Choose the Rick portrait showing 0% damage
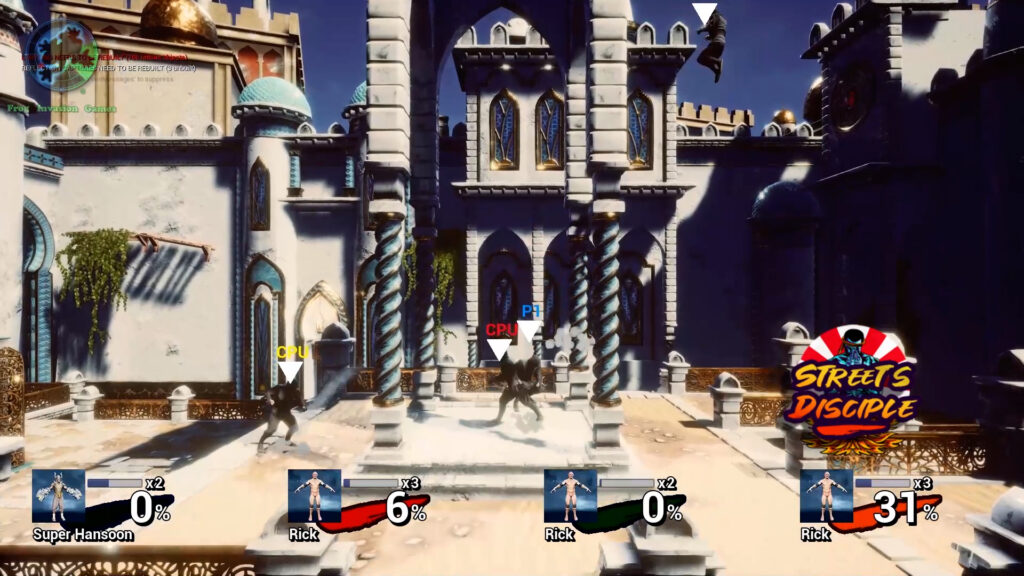The height and width of the screenshot is (576, 1024). click(x=570, y=496)
